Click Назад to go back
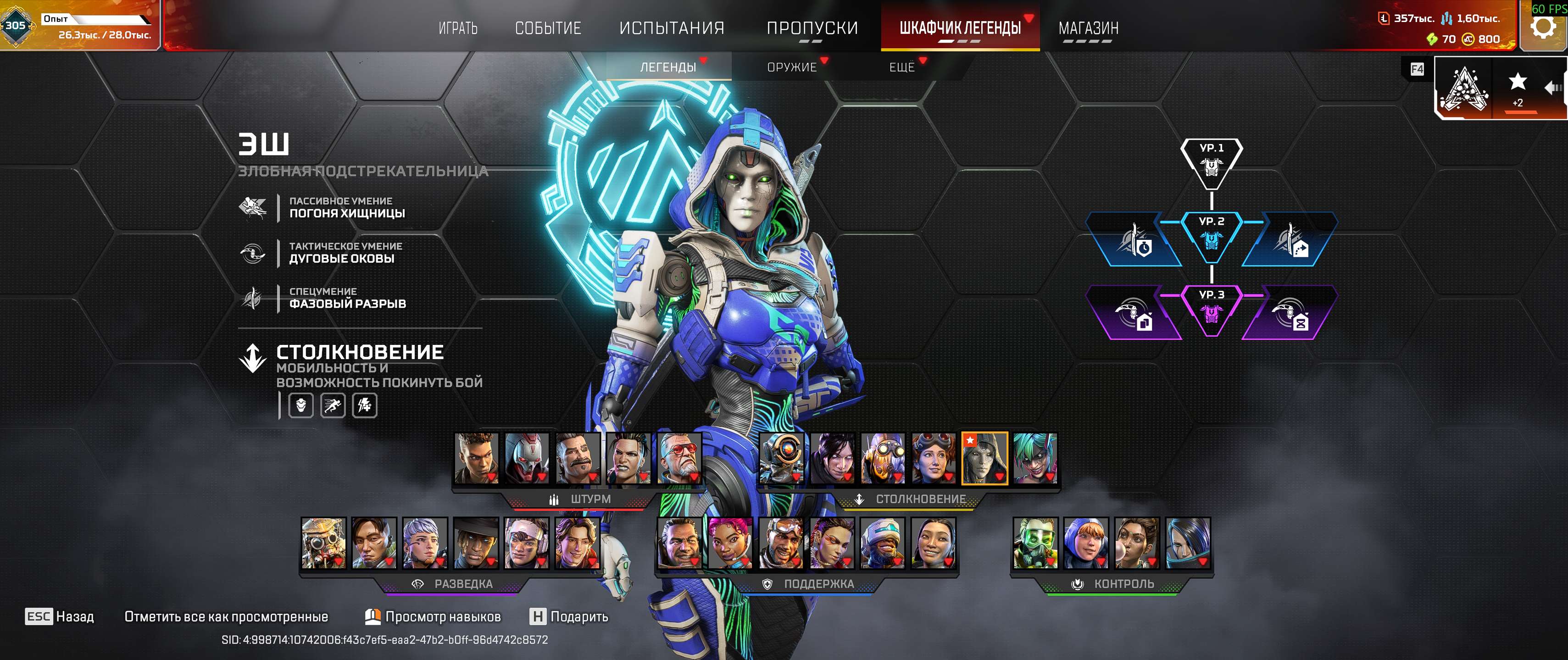The image size is (1568, 660). click(x=60, y=616)
